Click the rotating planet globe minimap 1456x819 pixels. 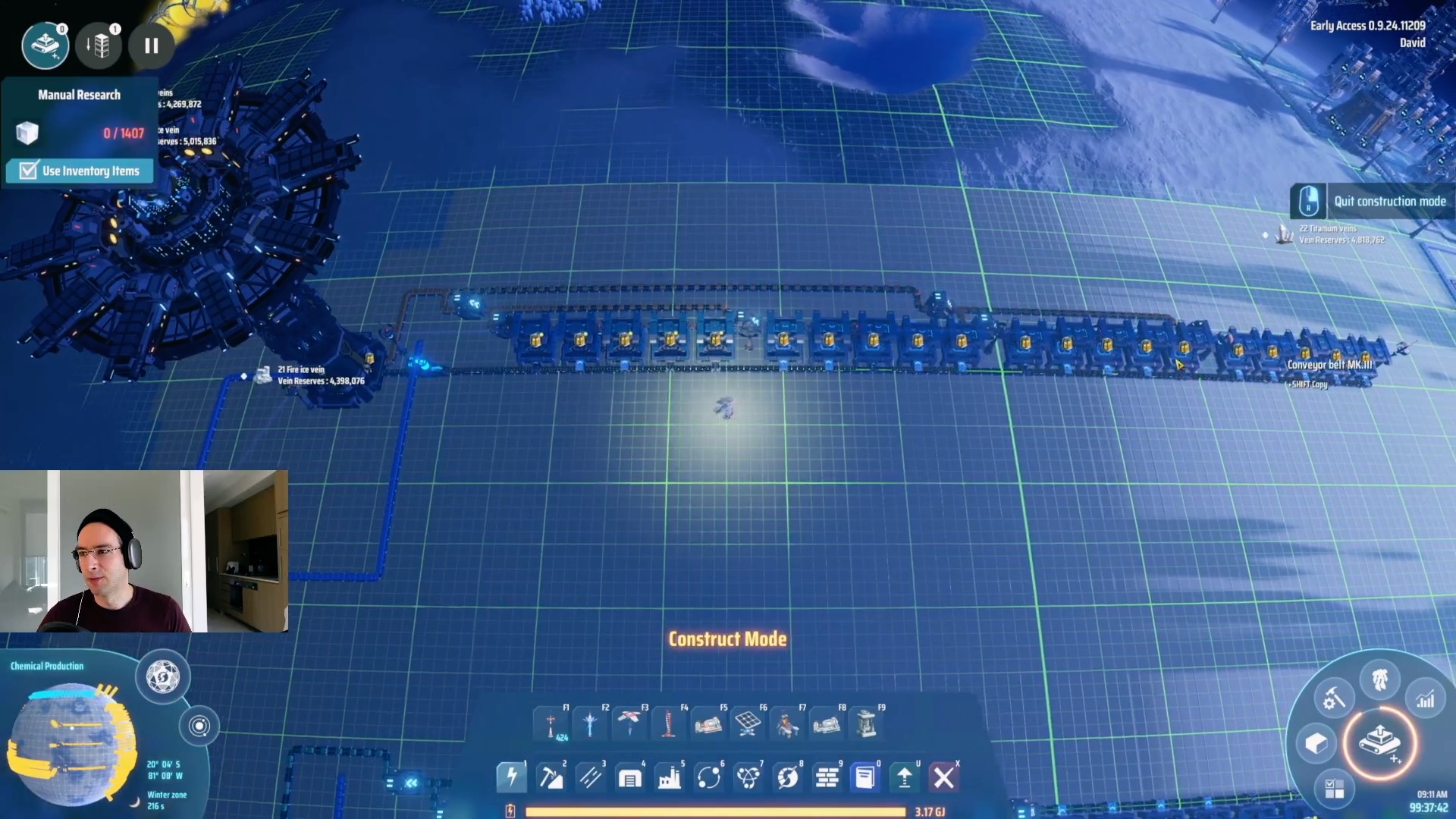coord(71,743)
